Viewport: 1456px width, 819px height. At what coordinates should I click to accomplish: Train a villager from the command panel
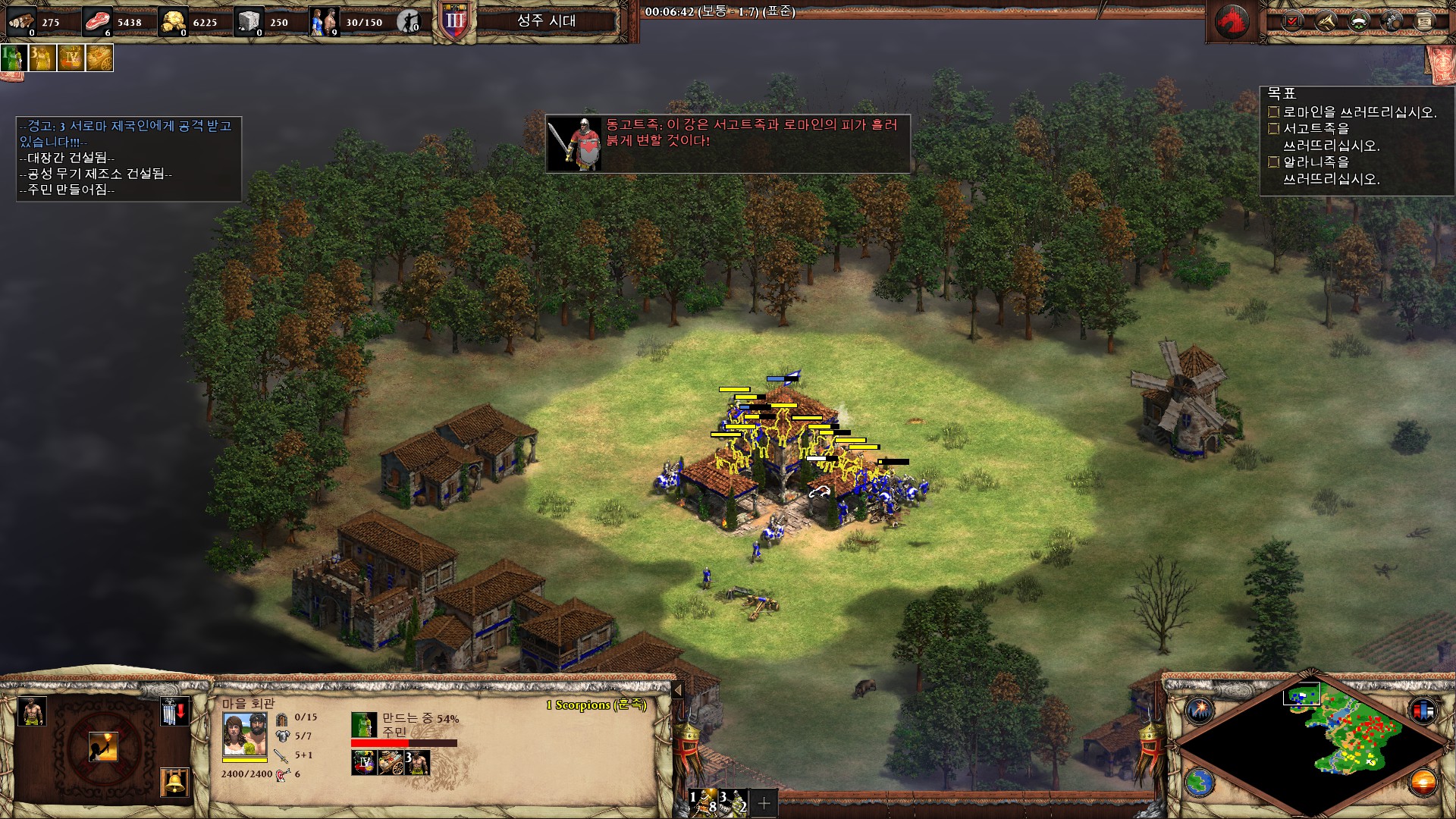pyautogui.click(x=31, y=711)
